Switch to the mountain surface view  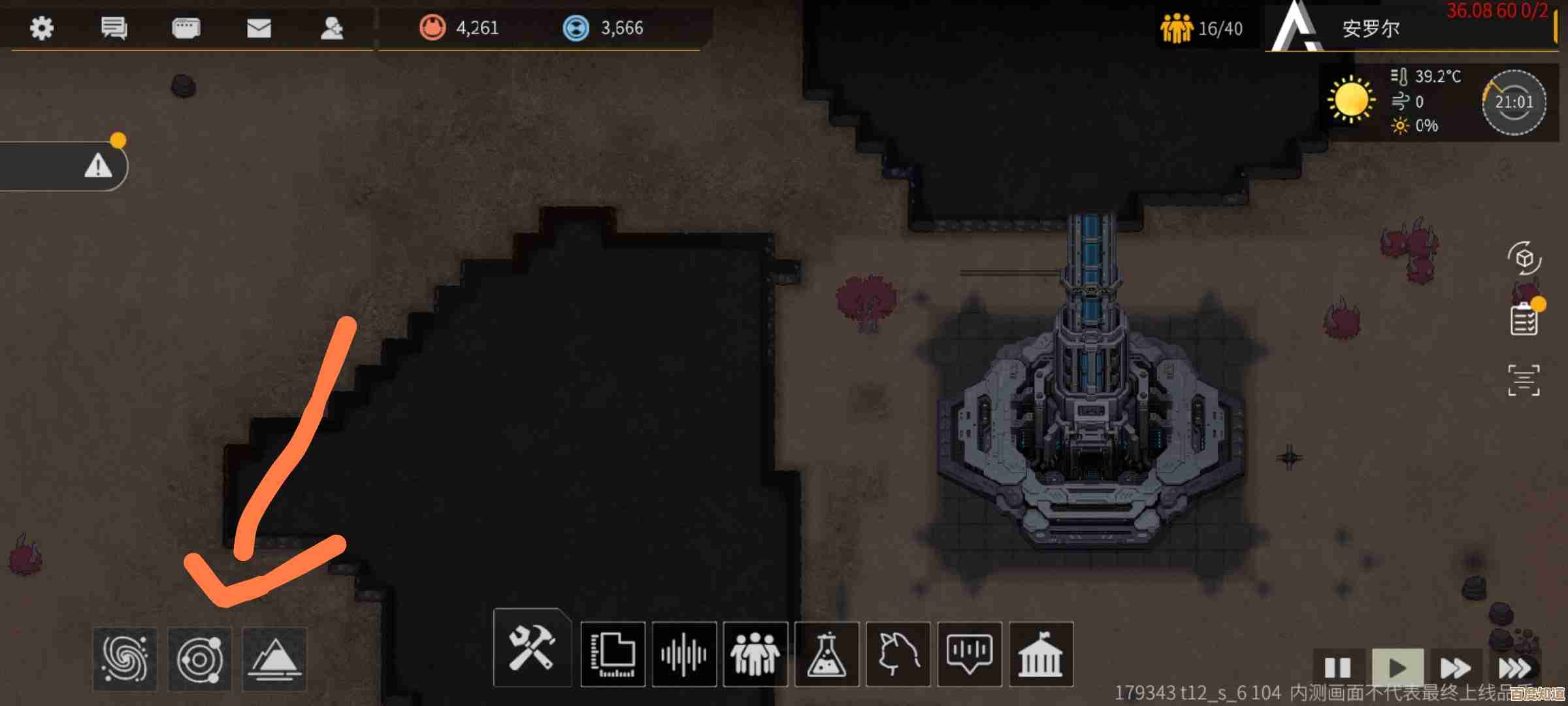[274, 658]
